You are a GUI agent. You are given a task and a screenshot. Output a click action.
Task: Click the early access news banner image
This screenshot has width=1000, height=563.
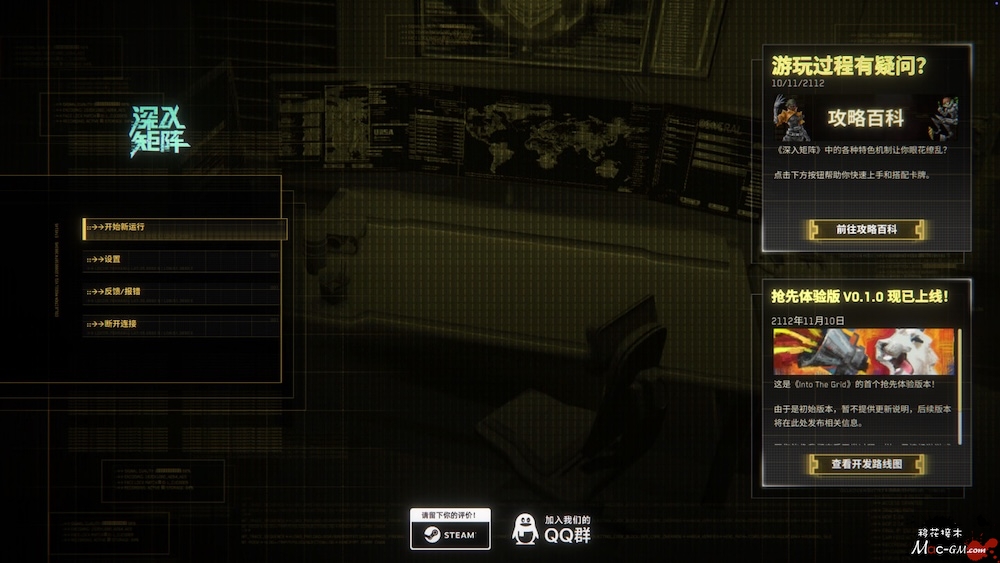[863, 351]
